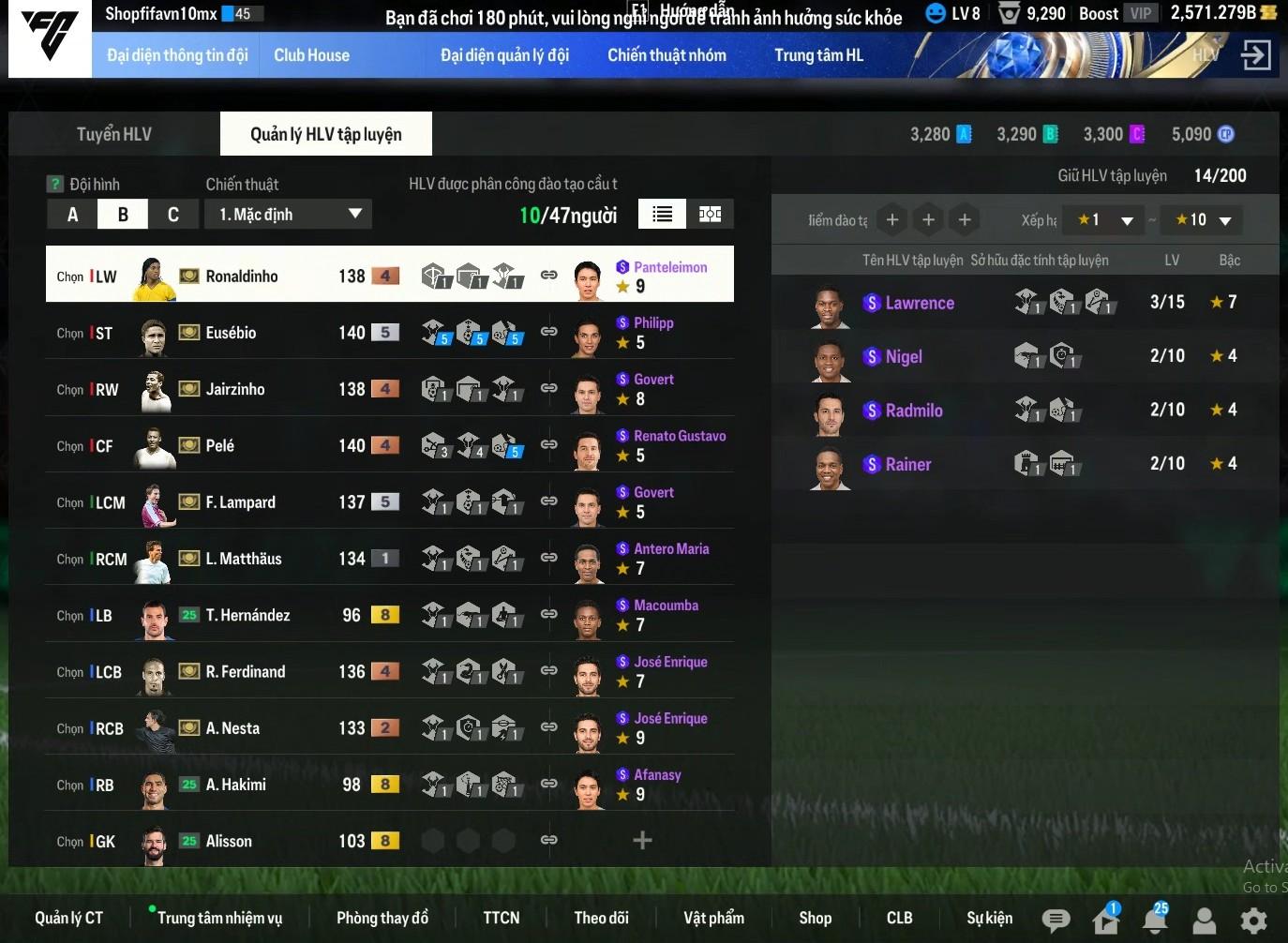Go to Chiến thuật nhóm
This screenshot has width=1288, height=943.
coord(666,55)
